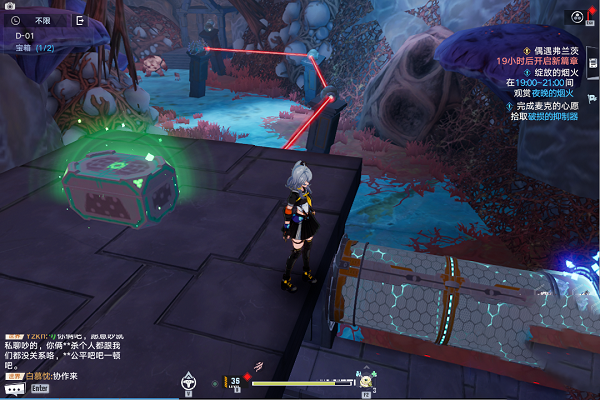Open the 偶遇弗兰茨 quest tracker entry
Viewport: 600px width, 400px height.
(x=549, y=49)
